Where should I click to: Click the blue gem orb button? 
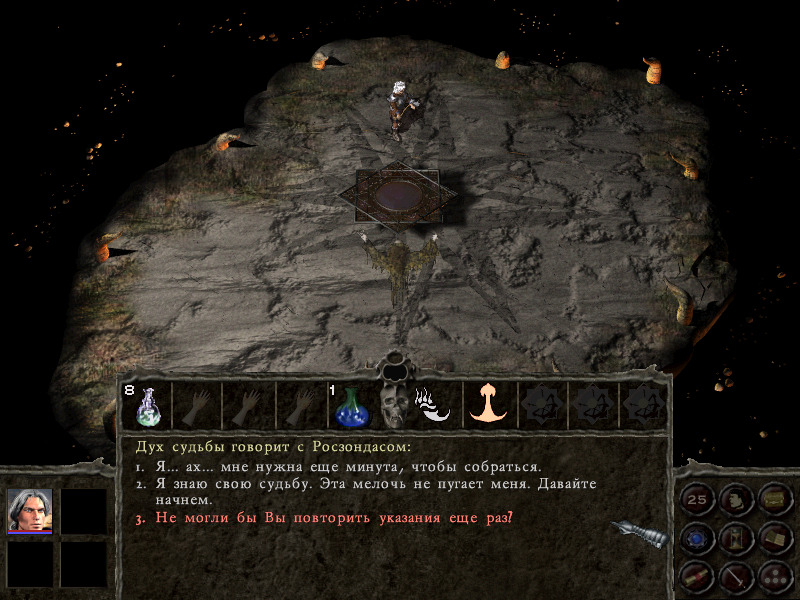point(697,538)
